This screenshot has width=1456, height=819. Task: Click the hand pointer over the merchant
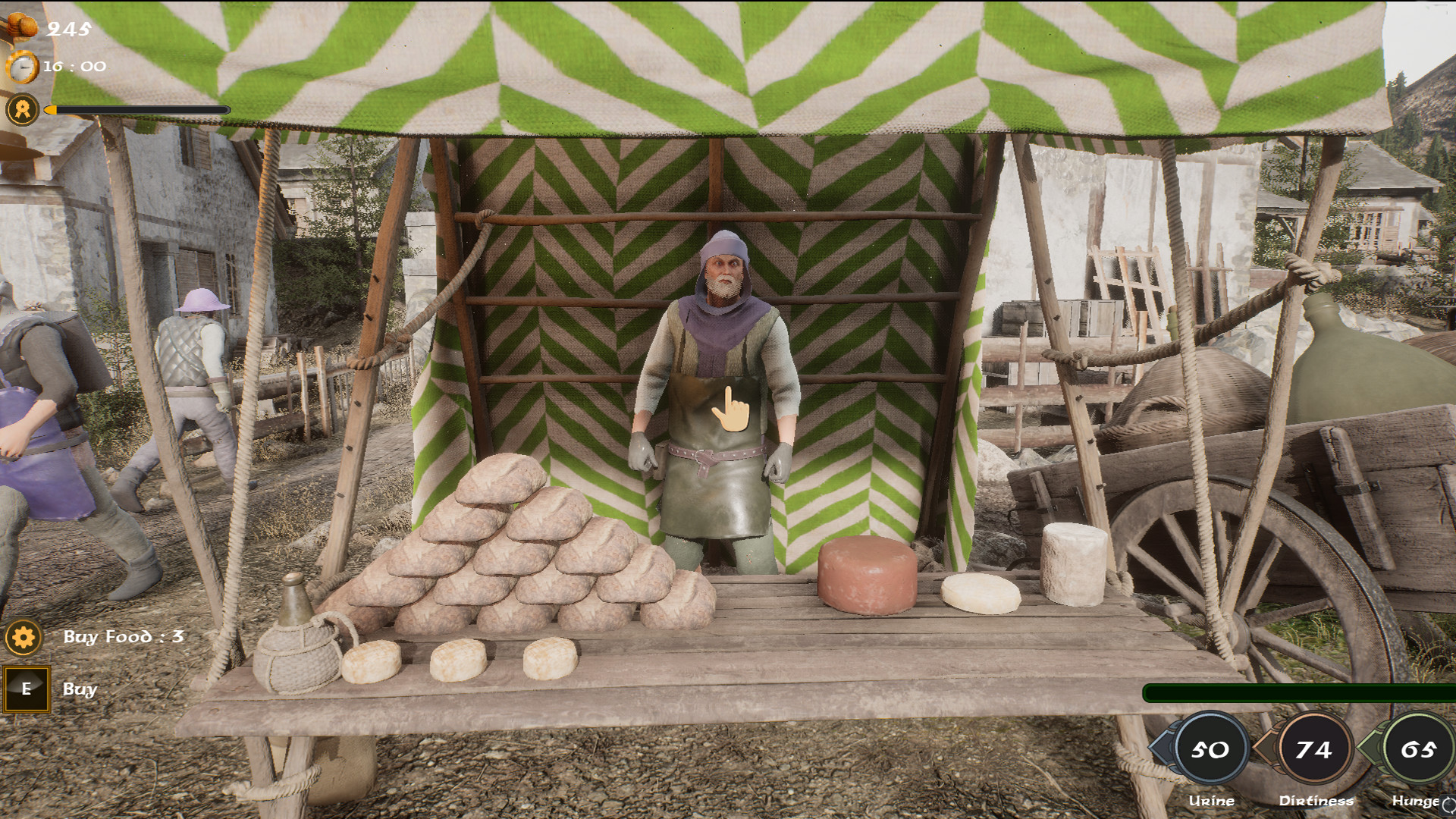[x=730, y=407]
